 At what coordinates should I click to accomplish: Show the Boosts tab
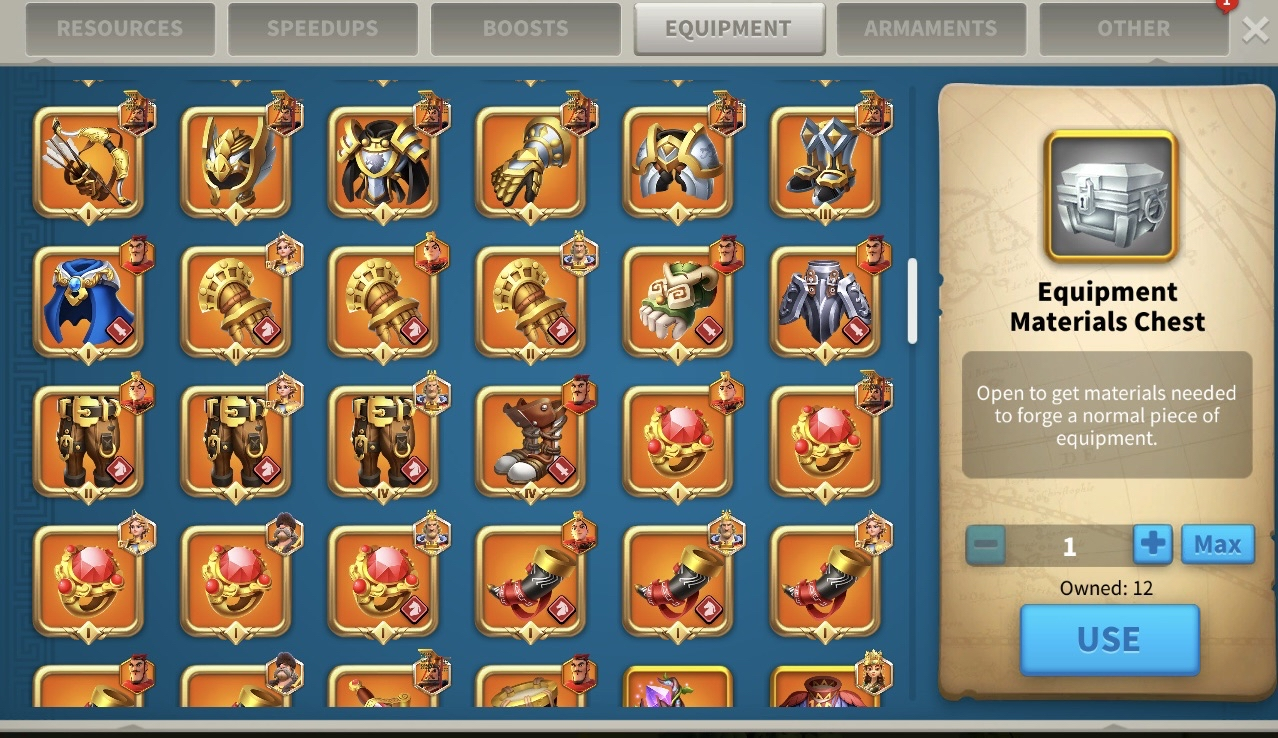tap(526, 29)
